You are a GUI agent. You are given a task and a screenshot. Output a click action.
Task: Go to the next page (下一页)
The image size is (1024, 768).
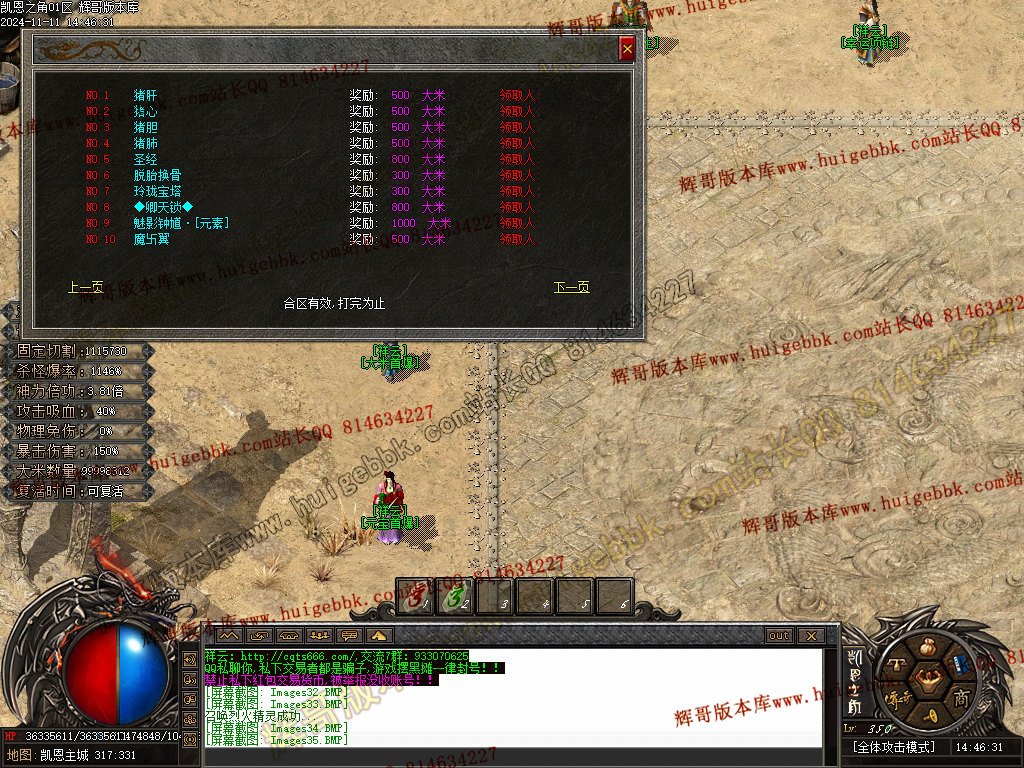(x=571, y=288)
